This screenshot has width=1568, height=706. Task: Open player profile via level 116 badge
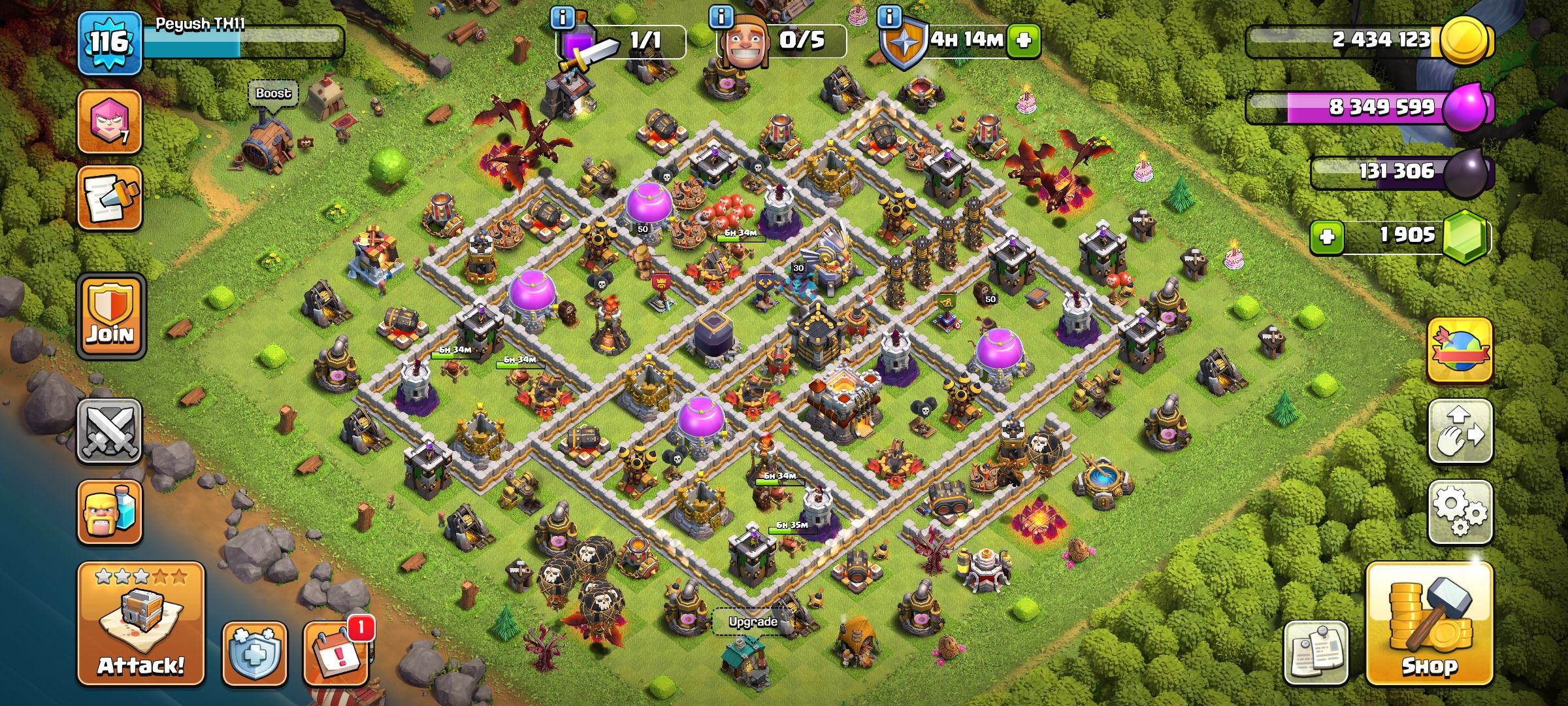pyautogui.click(x=109, y=43)
